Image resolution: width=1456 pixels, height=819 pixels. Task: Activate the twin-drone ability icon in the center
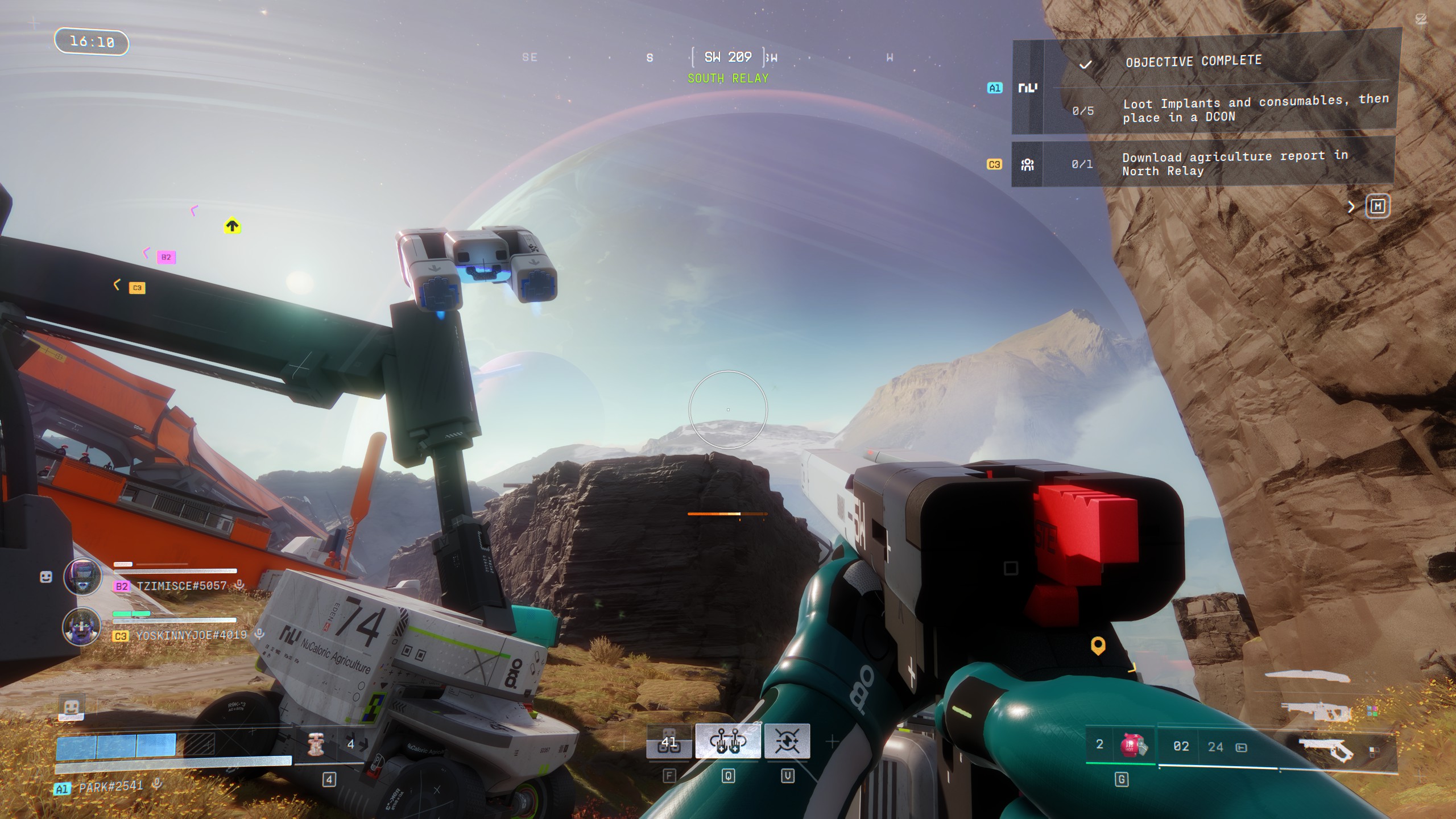click(x=728, y=741)
